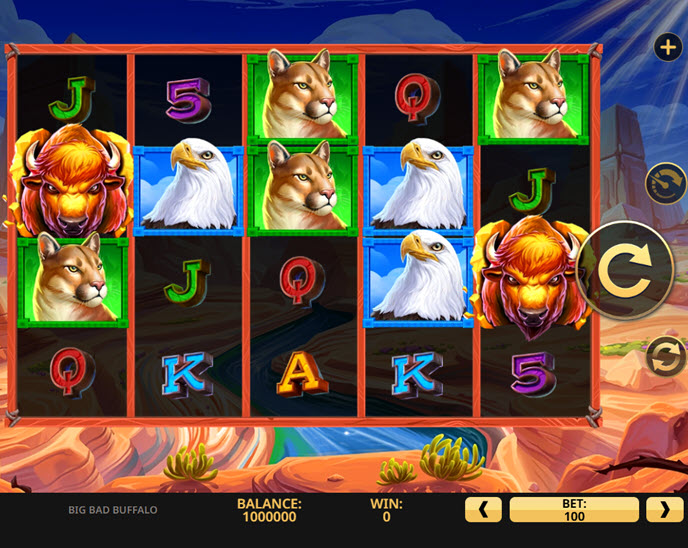Increase the bet with the right arrow
Screen dimensions: 688x548
click(x=665, y=510)
